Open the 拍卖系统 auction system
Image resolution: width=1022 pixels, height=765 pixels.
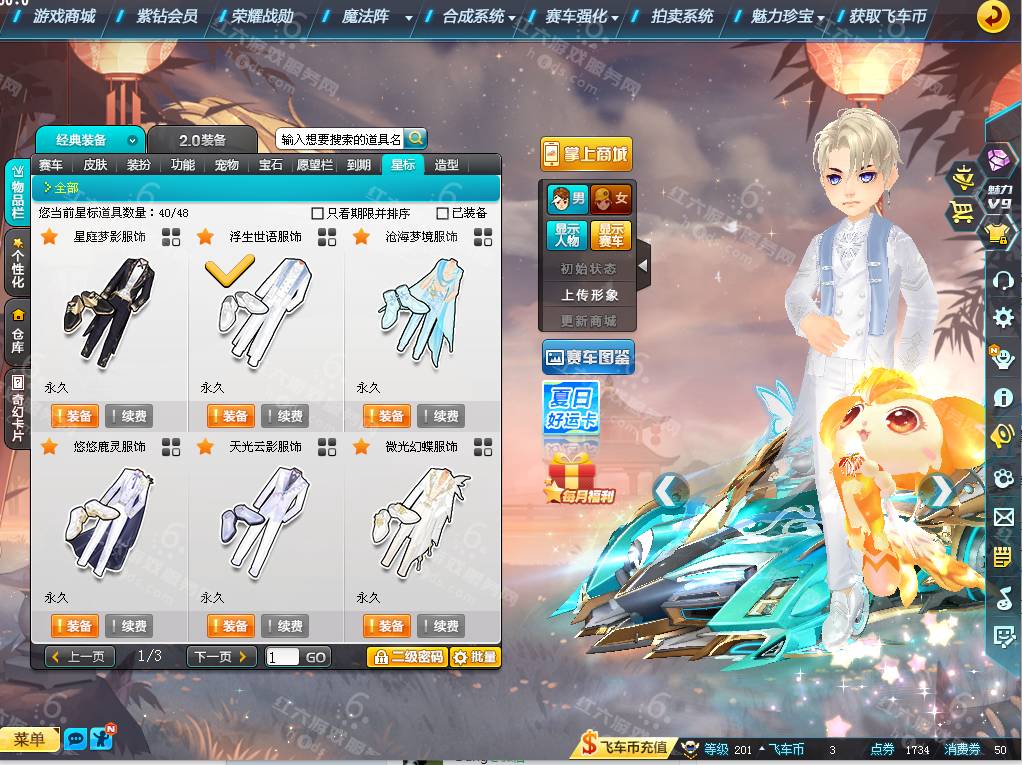[x=682, y=17]
